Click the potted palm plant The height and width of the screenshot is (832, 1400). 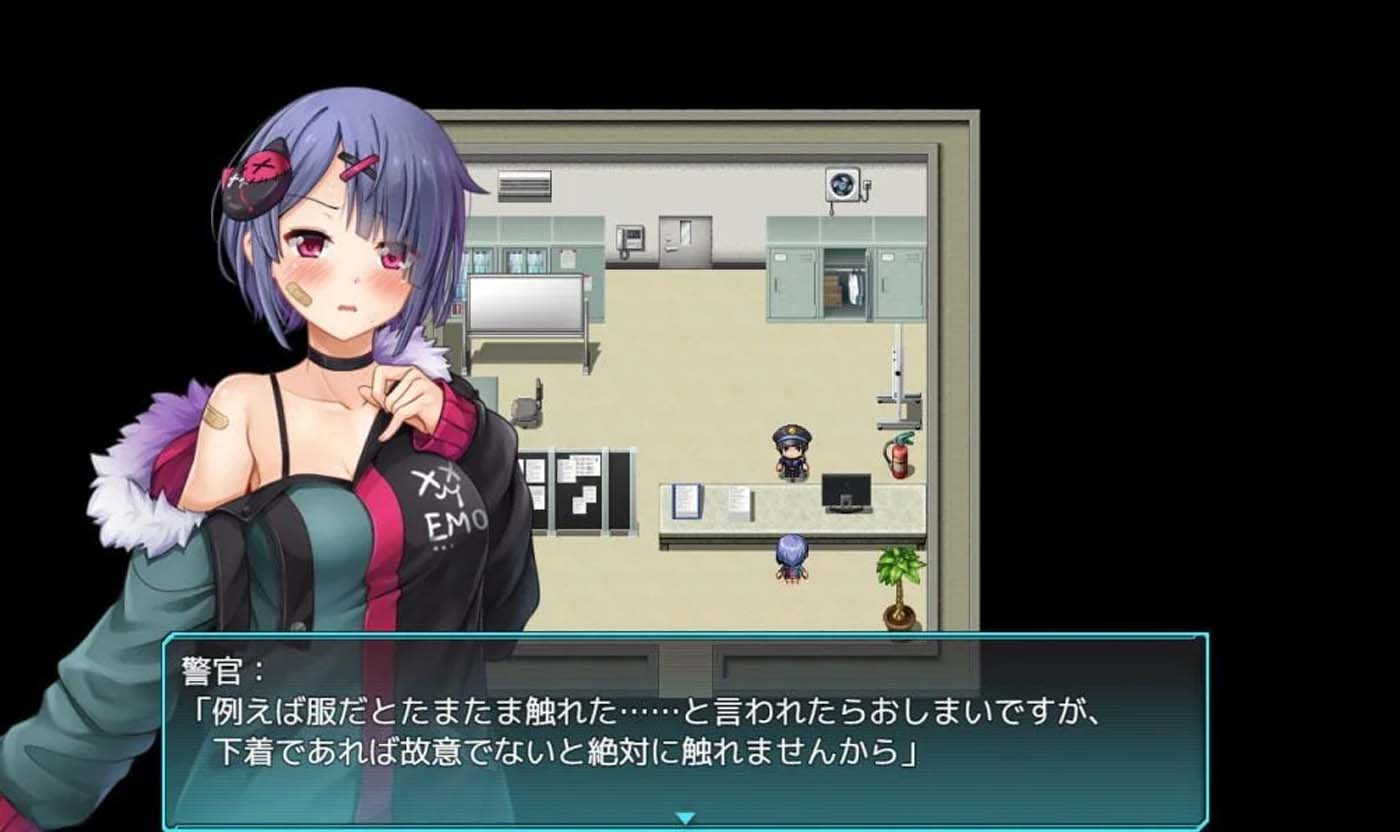tap(898, 585)
